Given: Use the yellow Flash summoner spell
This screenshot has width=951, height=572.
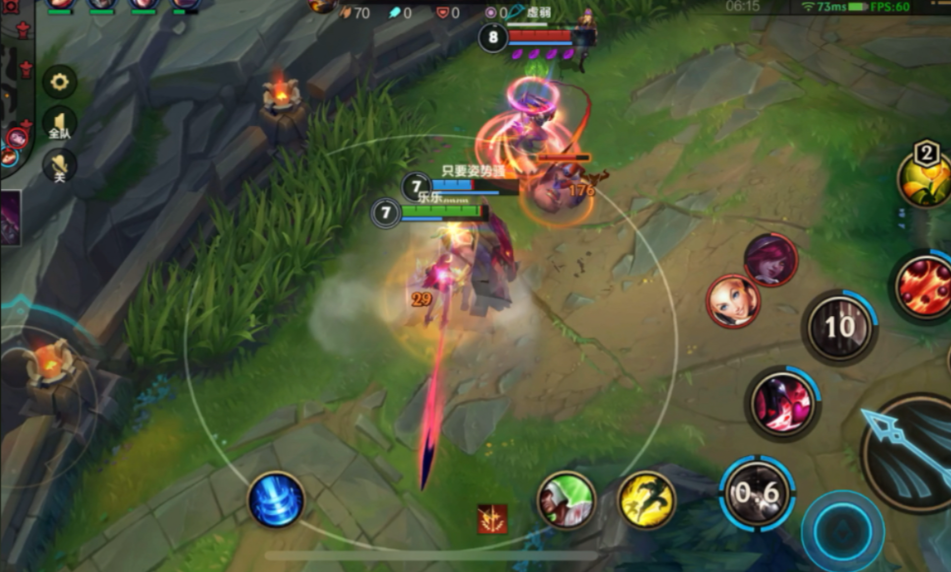Looking at the screenshot, I should (x=647, y=500).
